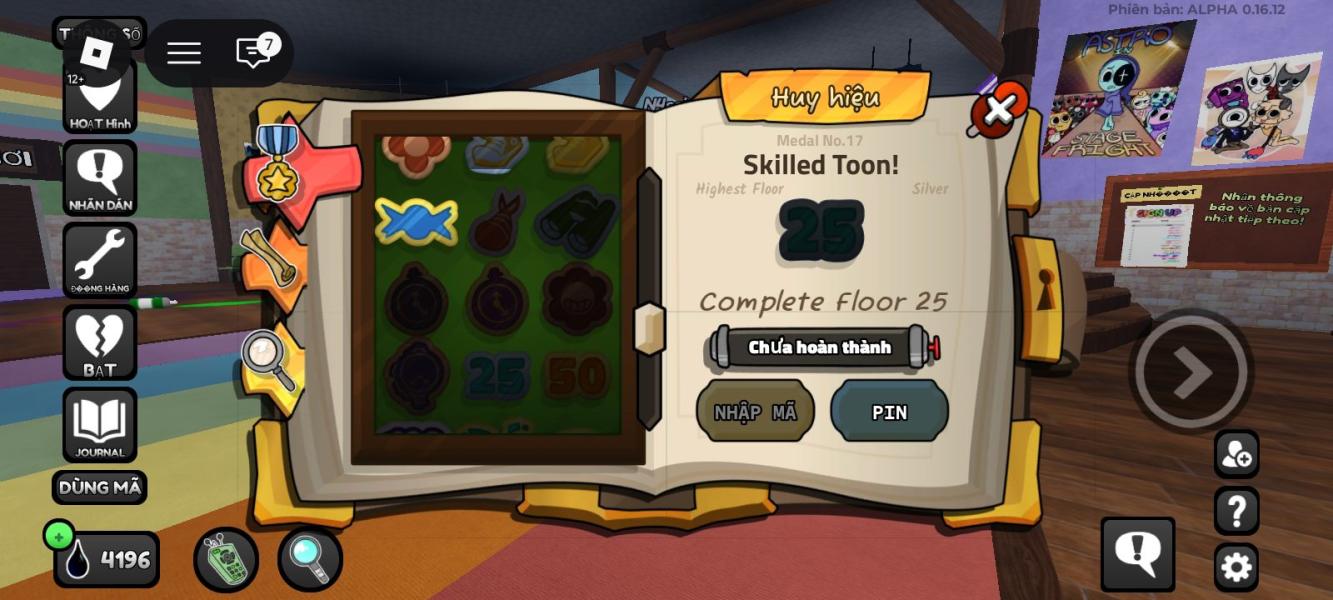
Task: Open DÙNG MÃ code redemption
Action: [99, 488]
